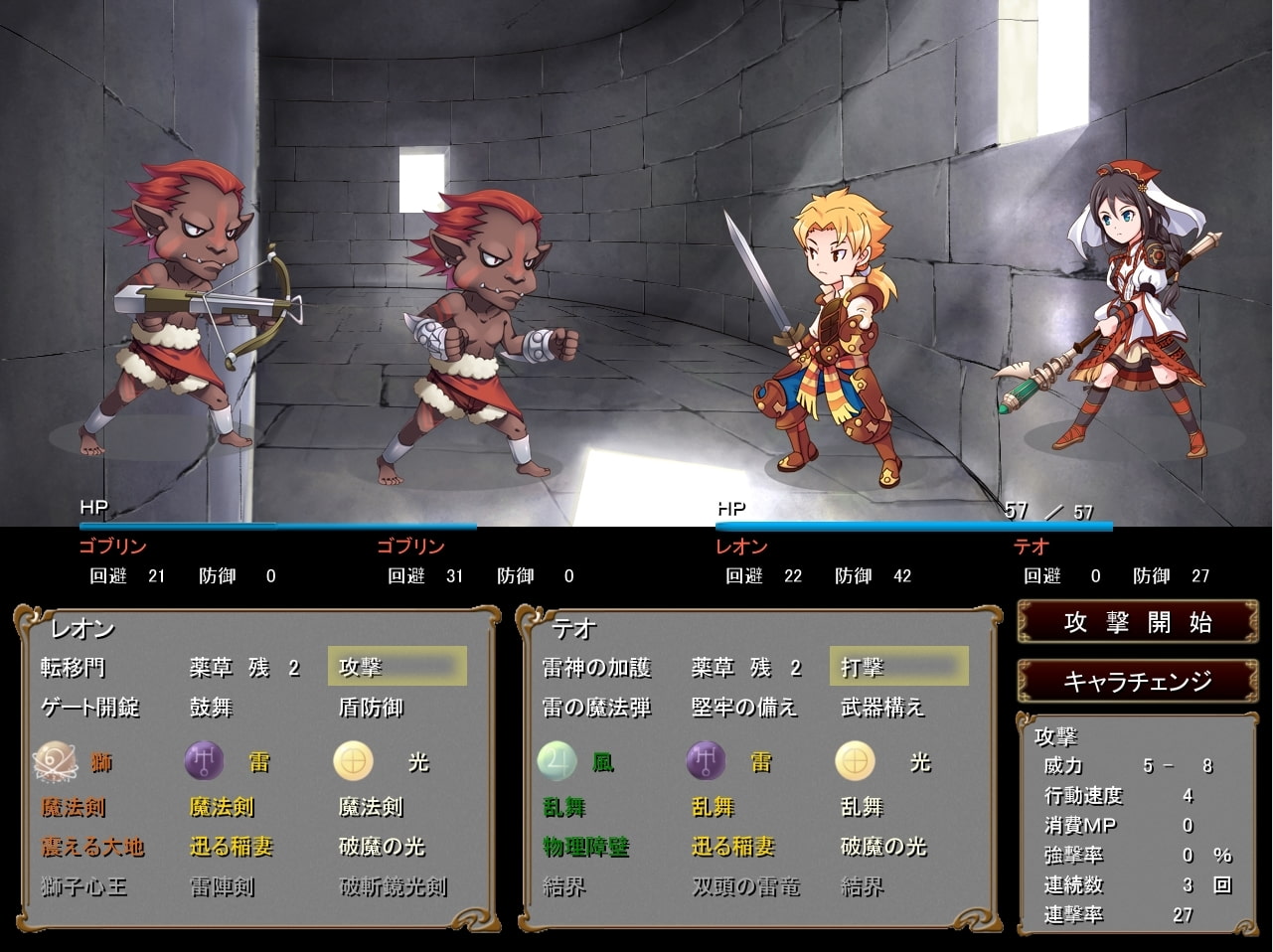Cast Teo's 雷の魔法弾
Image resolution: width=1273 pixels, height=952 pixels.
pyautogui.click(x=596, y=708)
